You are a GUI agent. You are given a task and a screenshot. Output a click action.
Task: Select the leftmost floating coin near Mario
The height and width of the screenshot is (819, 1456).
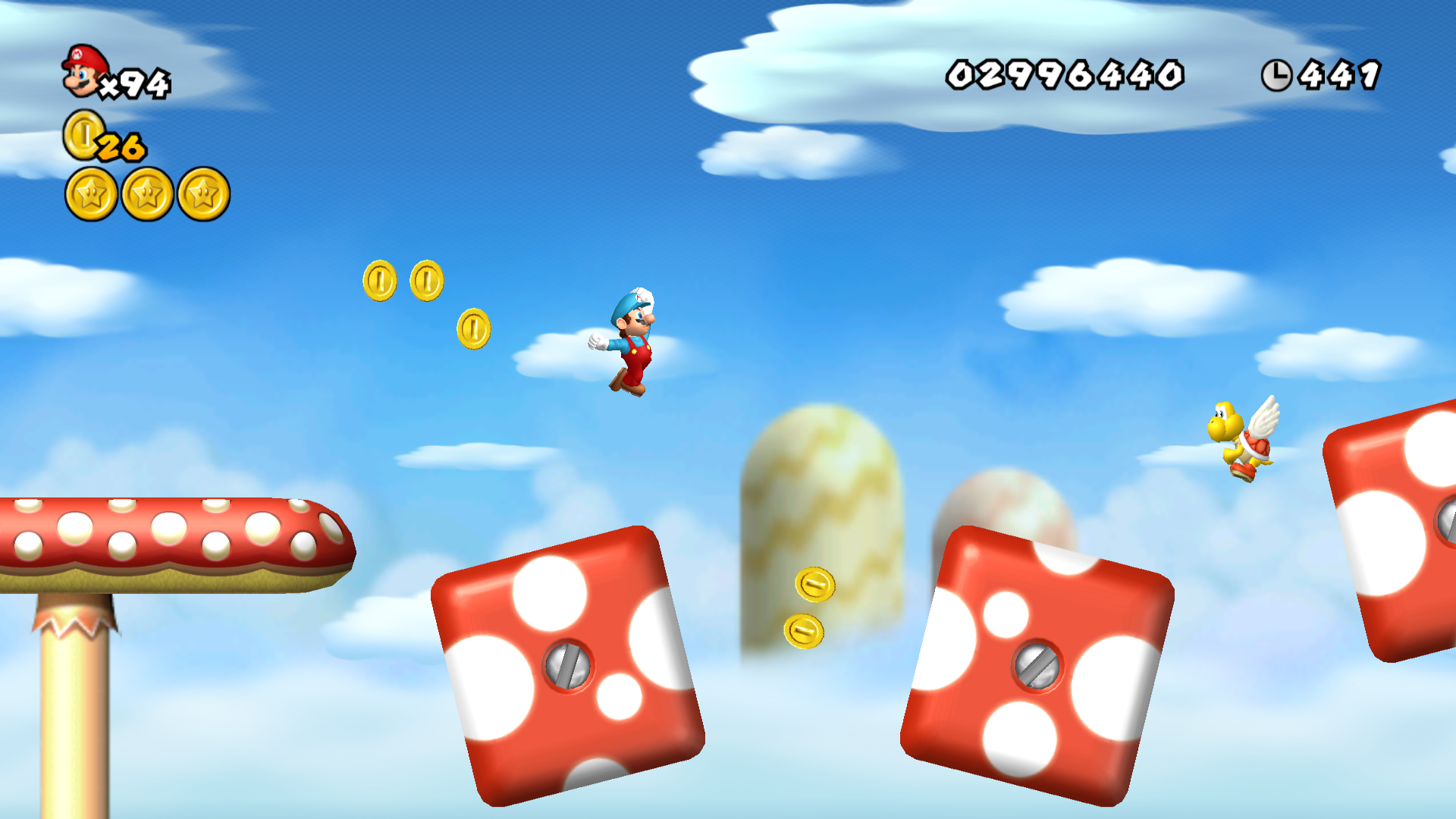(379, 282)
